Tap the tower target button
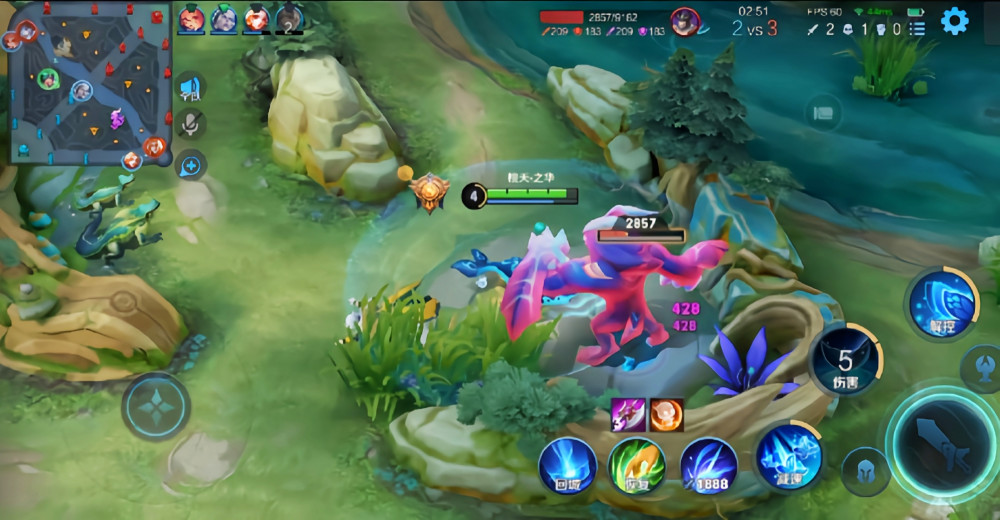 tap(982, 368)
